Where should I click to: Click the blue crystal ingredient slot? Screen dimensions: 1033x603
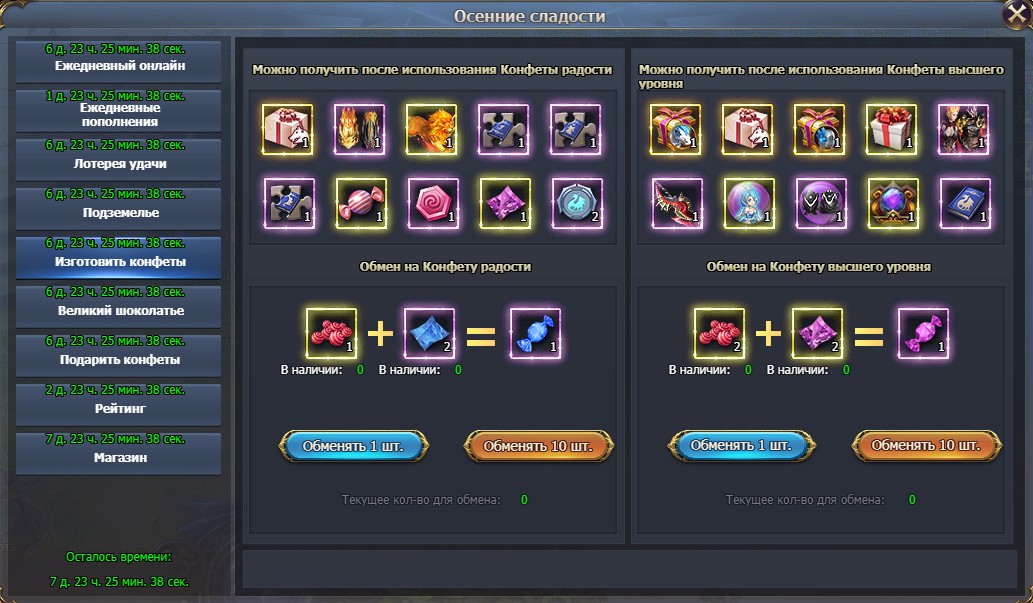(x=429, y=333)
